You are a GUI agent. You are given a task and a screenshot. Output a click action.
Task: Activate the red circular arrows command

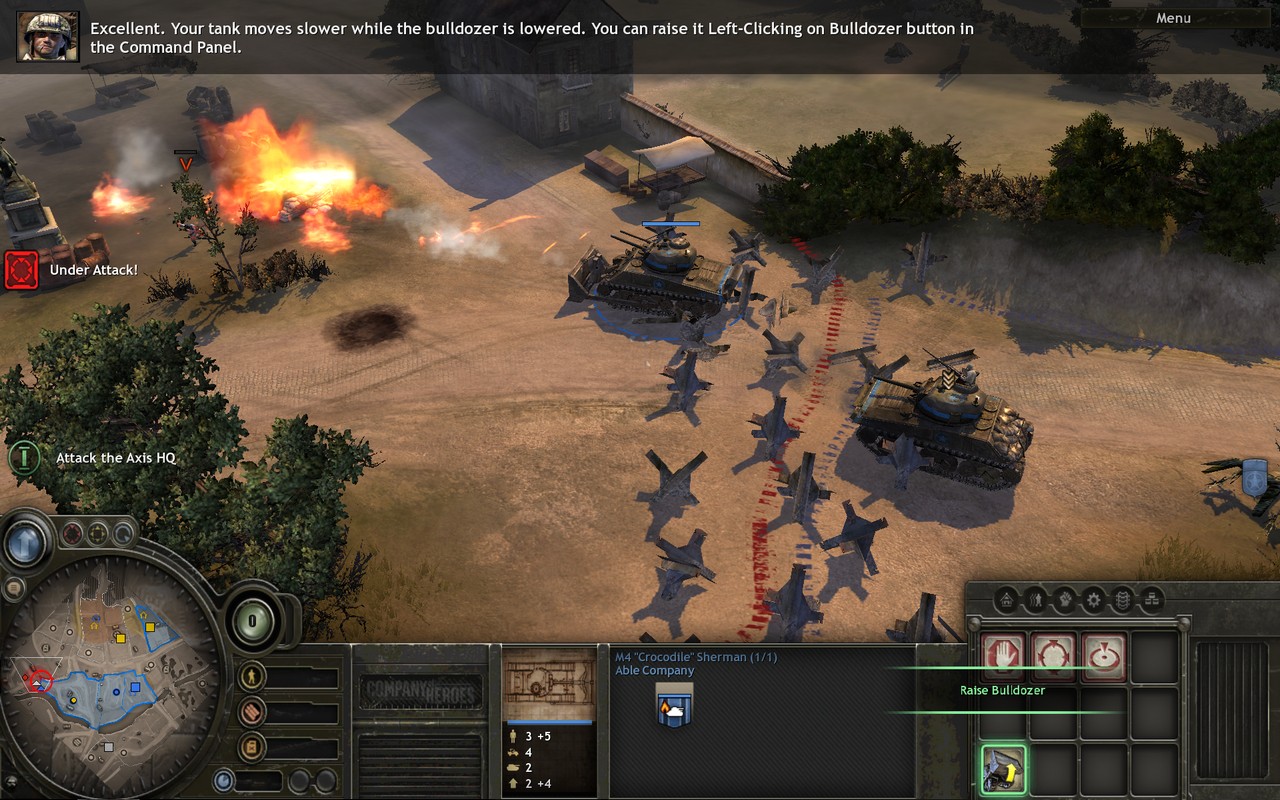[x=1053, y=658]
